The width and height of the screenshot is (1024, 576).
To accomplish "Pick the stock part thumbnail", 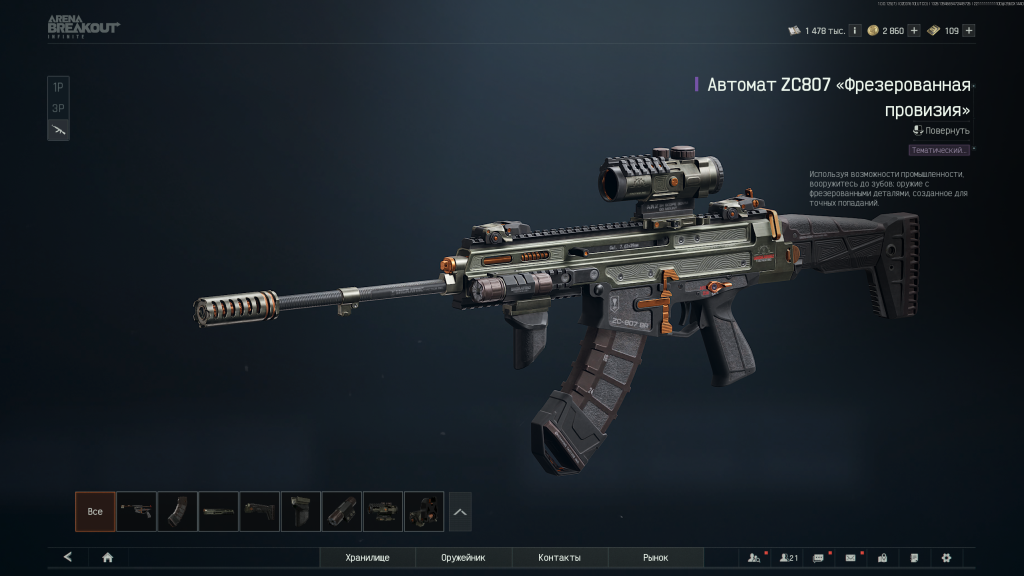I will pos(260,511).
